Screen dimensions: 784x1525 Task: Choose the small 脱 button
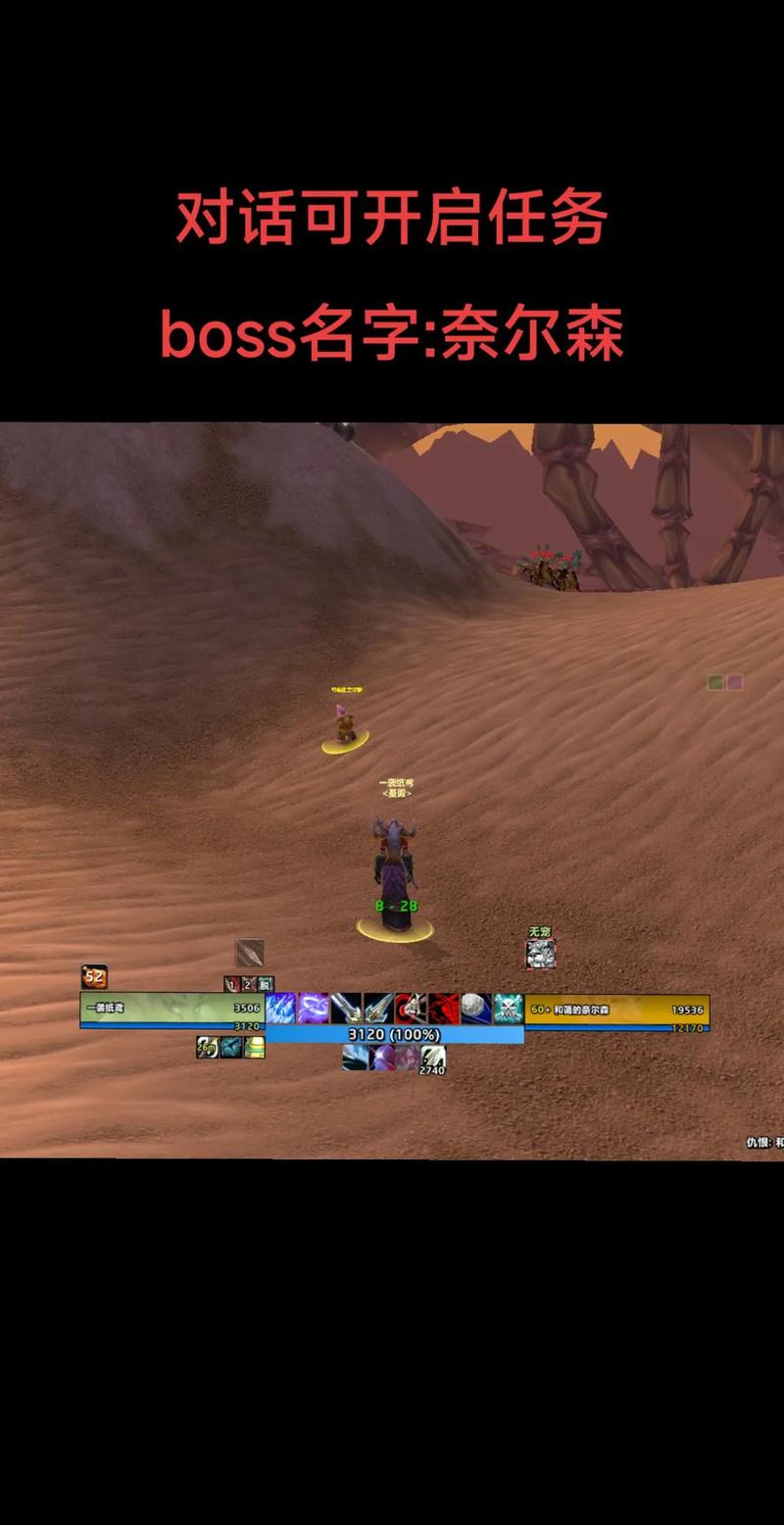[x=266, y=984]
